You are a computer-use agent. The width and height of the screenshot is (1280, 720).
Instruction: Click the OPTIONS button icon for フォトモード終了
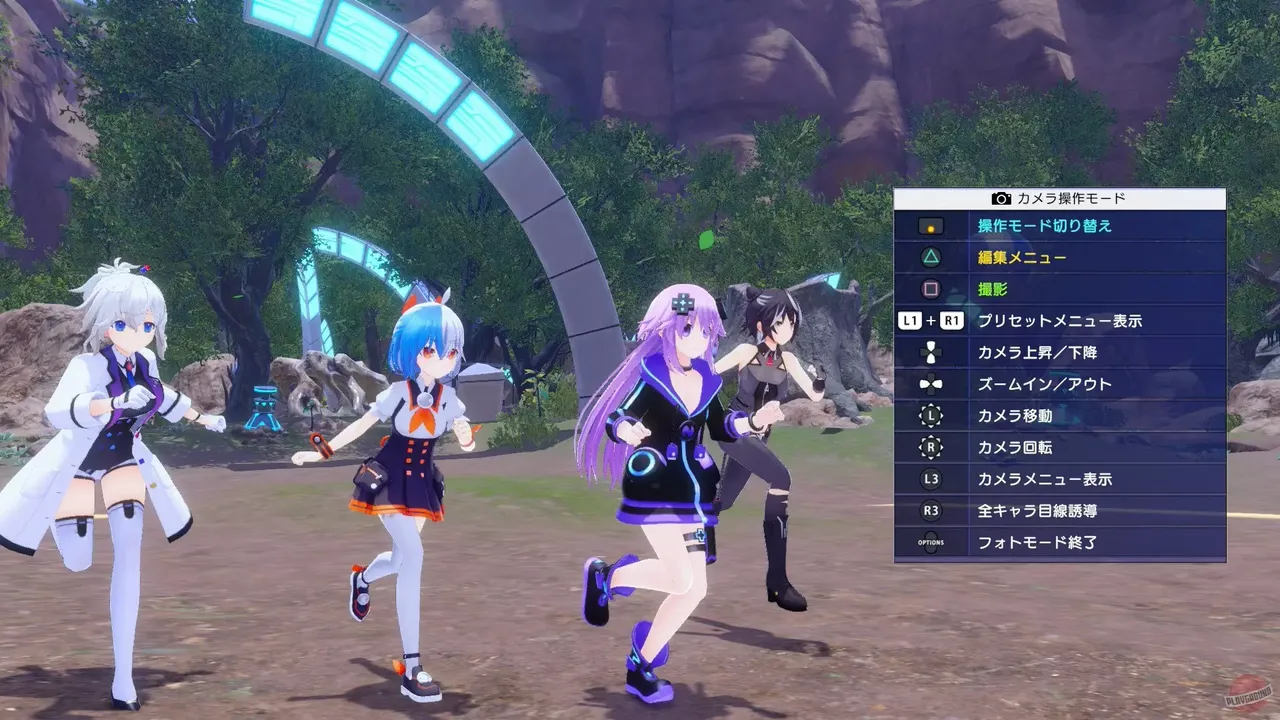tap(931, 543)
